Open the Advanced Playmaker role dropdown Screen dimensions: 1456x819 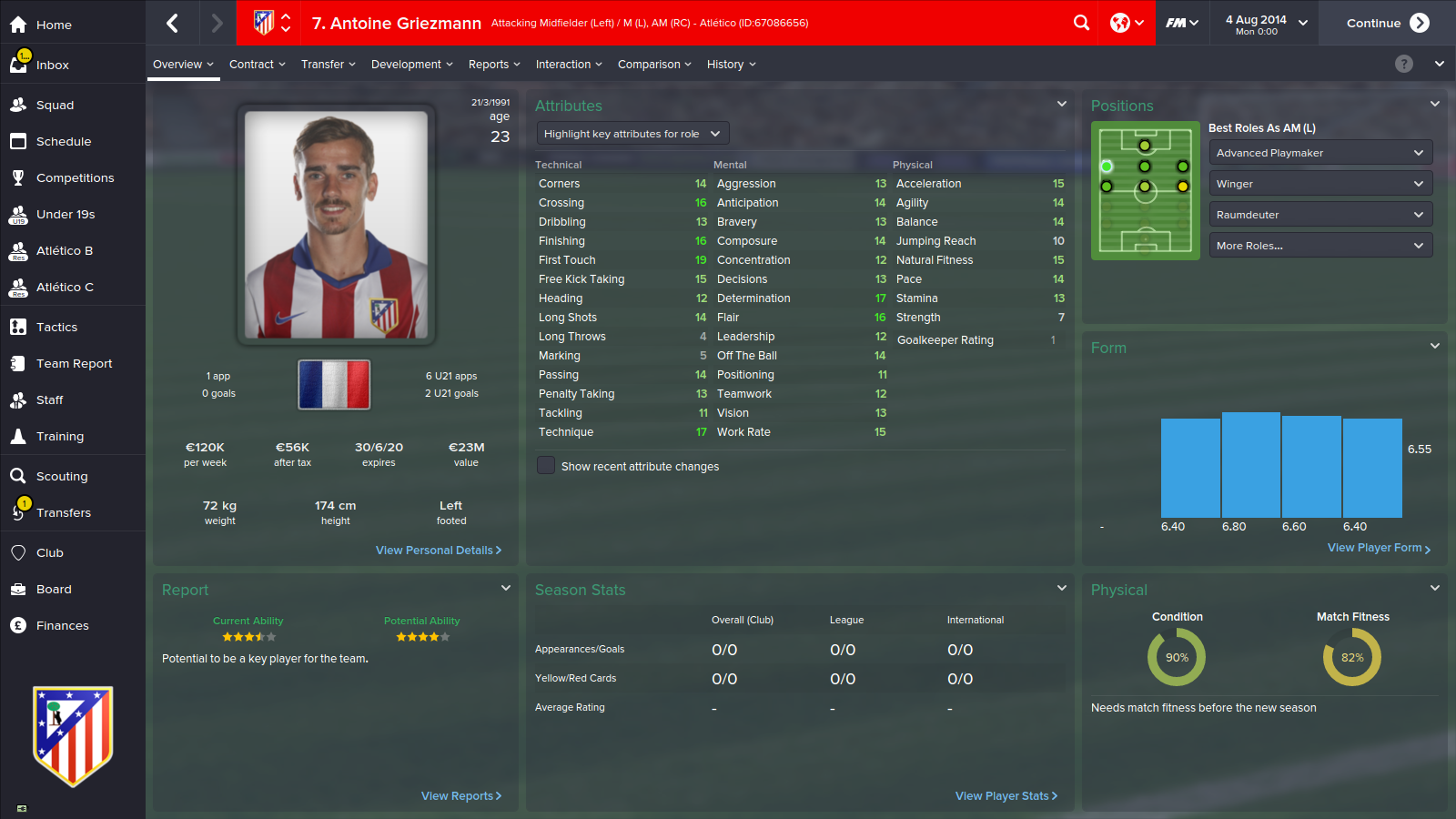(x=1320, y=152)
